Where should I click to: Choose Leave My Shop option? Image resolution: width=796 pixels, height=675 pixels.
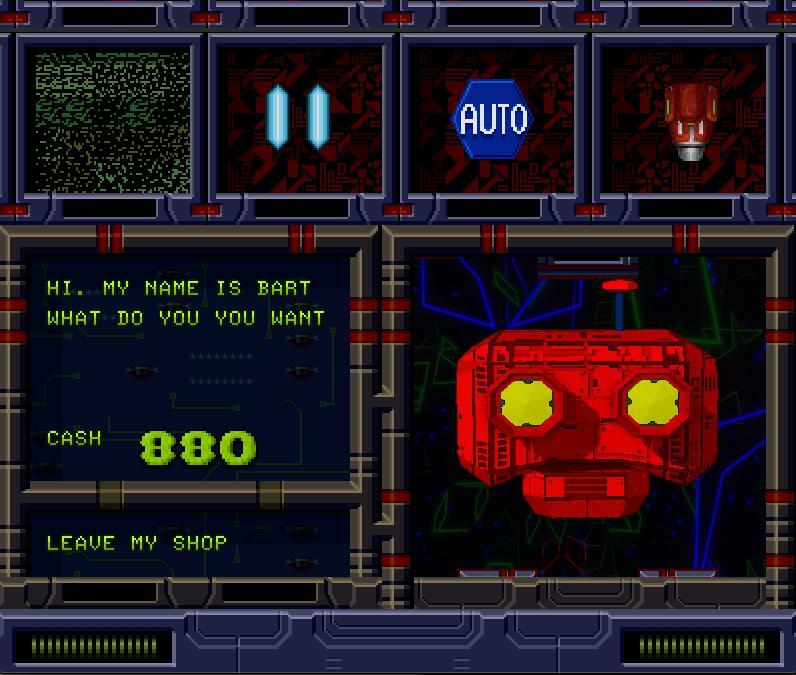(x=137, y=543)
